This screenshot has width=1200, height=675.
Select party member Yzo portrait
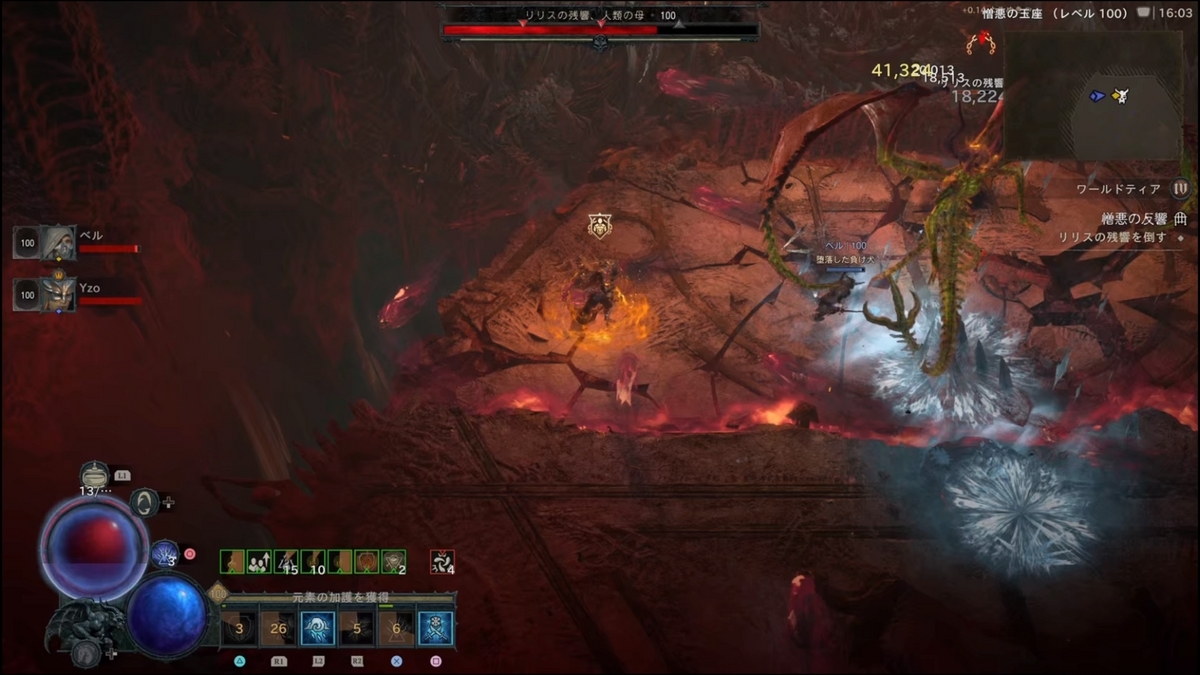pos(58,295)
